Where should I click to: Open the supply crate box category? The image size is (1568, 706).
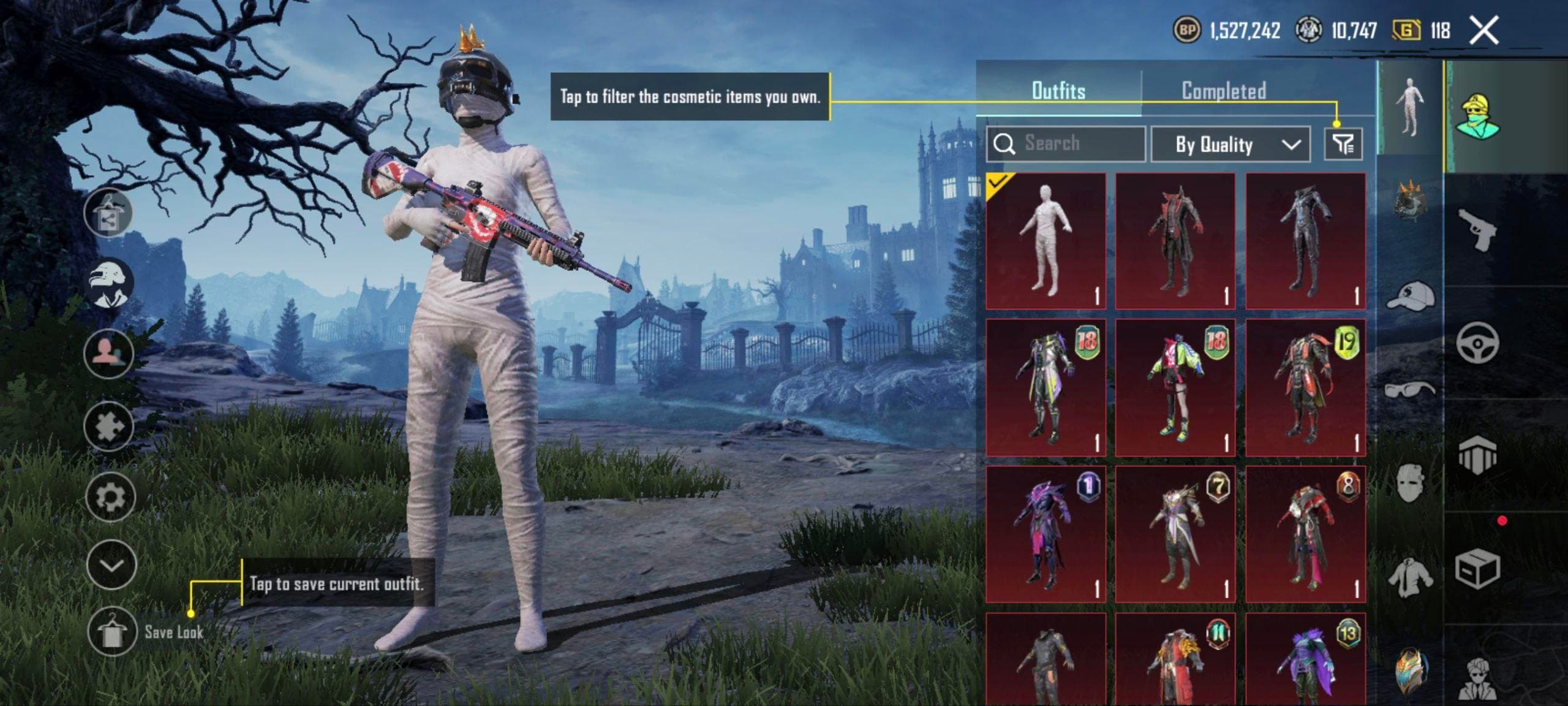[x=1477, y=570]
